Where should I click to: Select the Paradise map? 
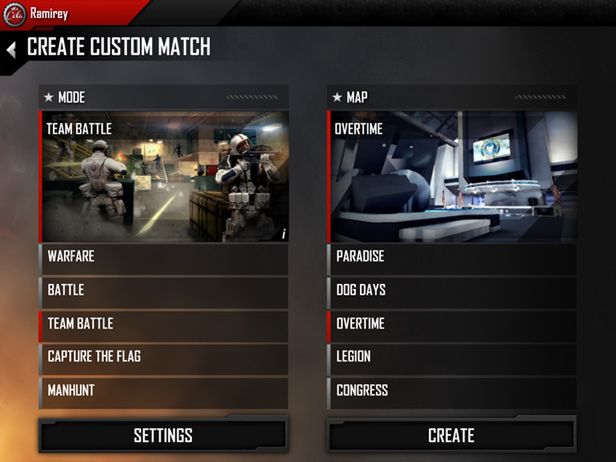tap(452, 257)
